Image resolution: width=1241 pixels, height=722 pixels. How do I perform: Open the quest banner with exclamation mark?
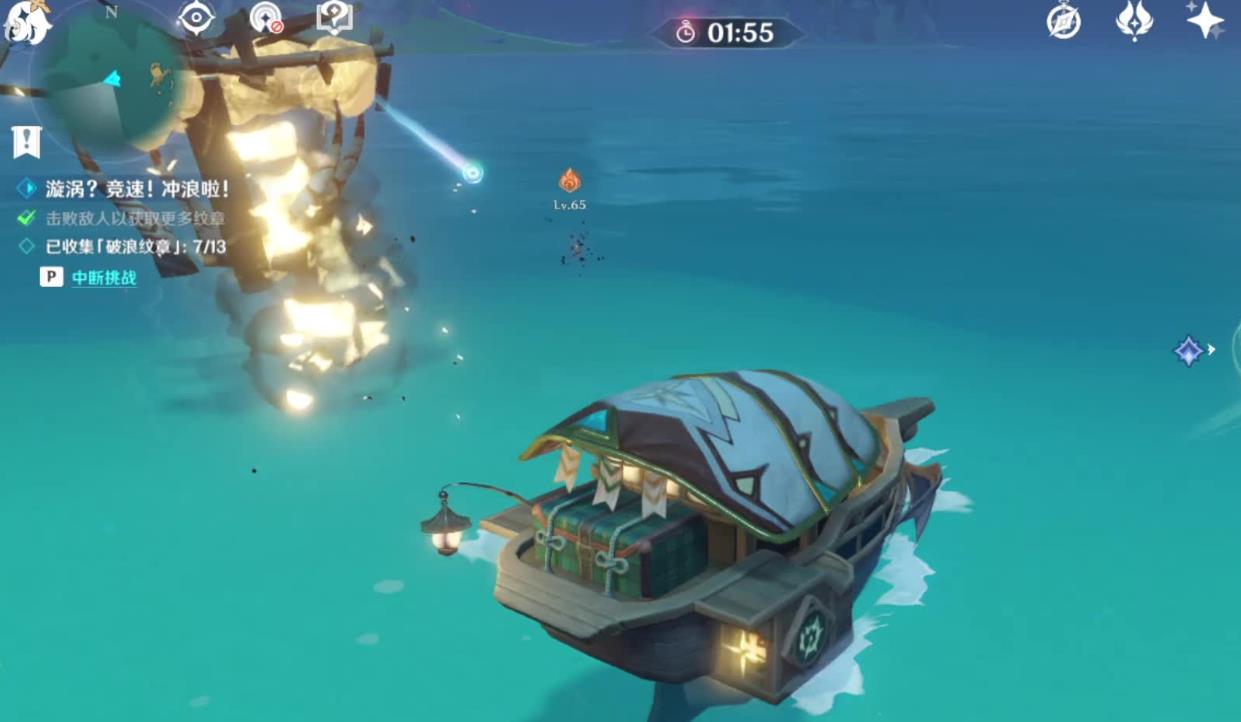pos(26,142)
